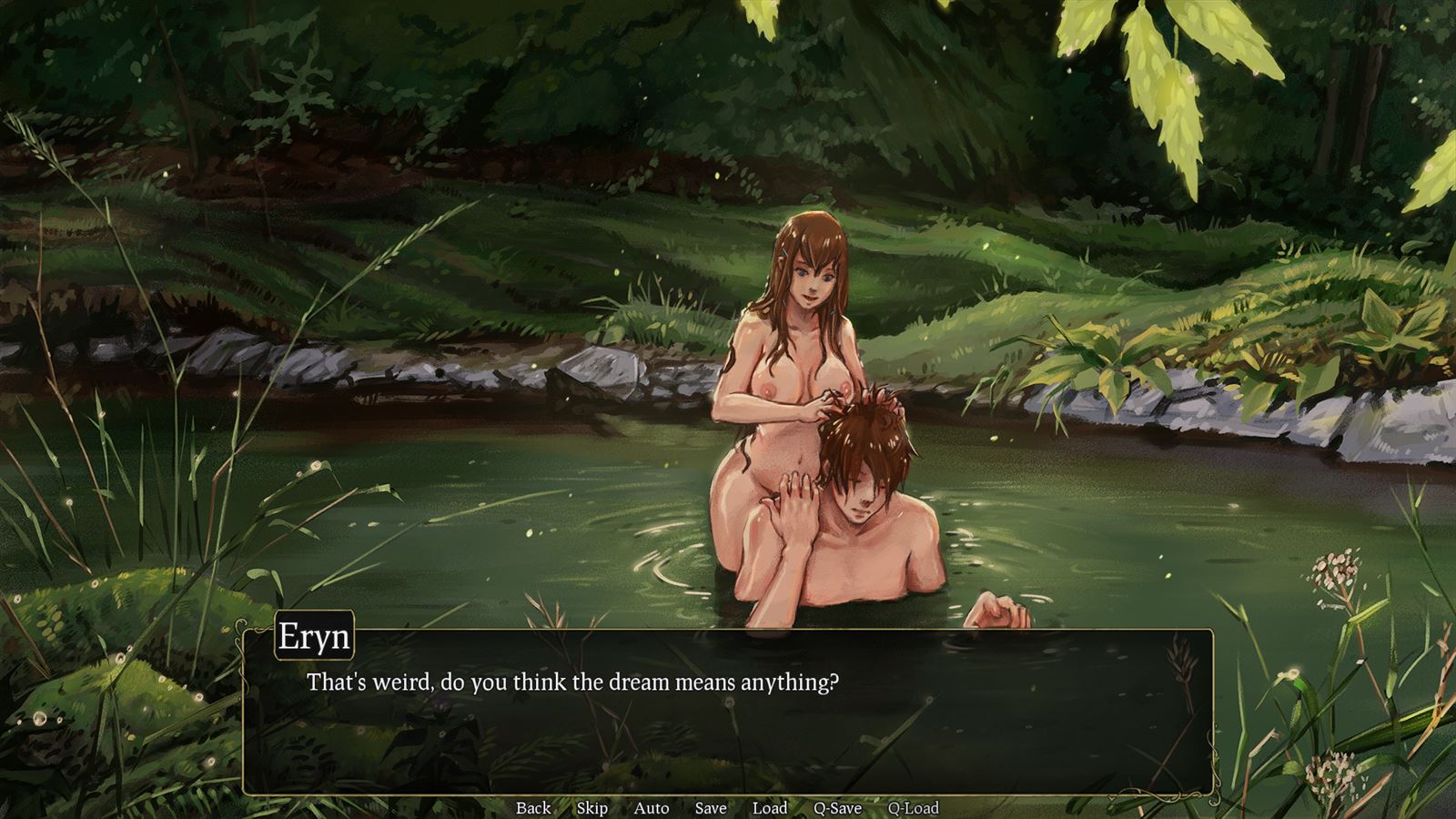Quick load with Q-Load
Viewport: 1456px width, 819px height.
pyautogui.click(x=913, y=807)
